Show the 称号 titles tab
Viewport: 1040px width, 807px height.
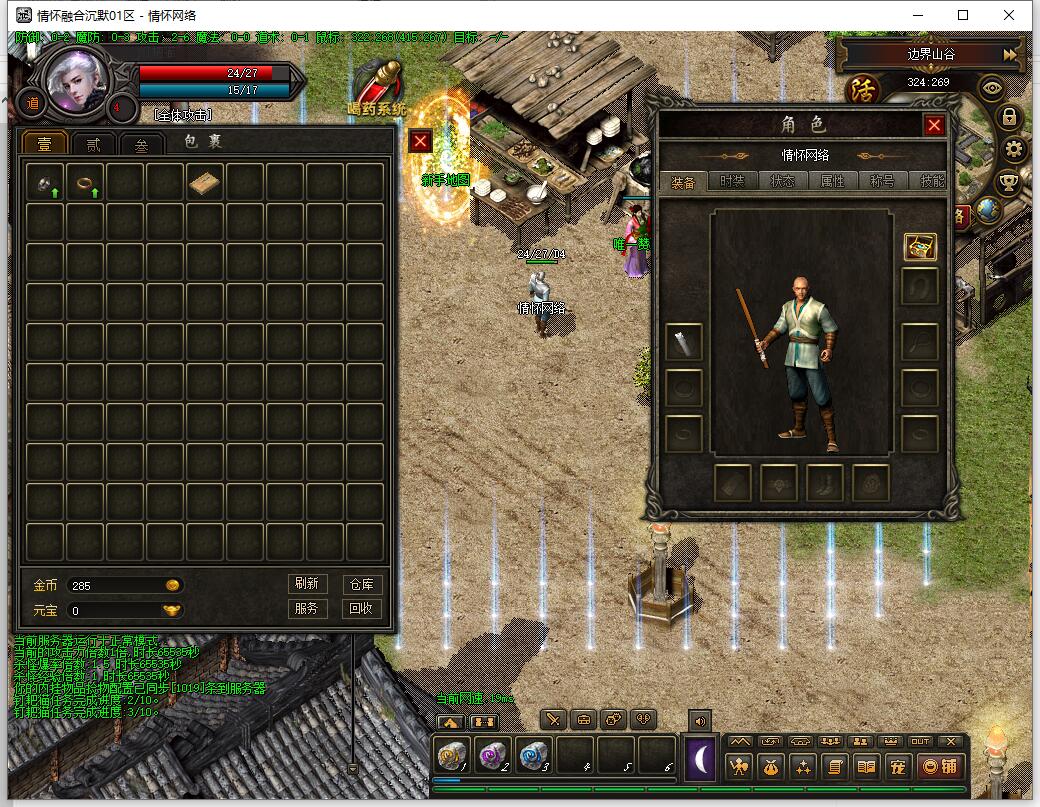tap(882, 181)
